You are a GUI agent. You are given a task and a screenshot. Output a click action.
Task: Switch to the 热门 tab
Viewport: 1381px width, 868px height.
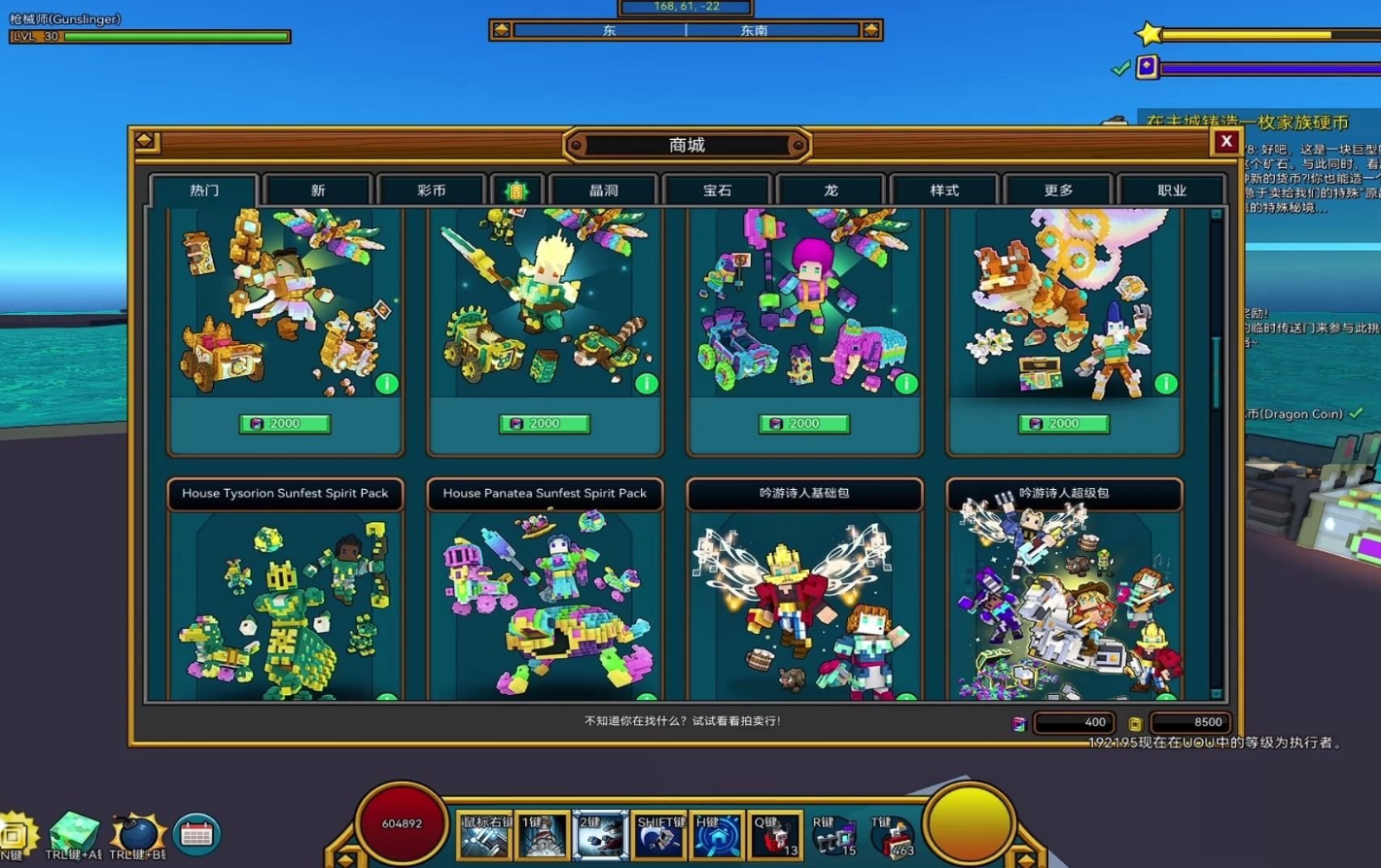[x=204, y=191]
